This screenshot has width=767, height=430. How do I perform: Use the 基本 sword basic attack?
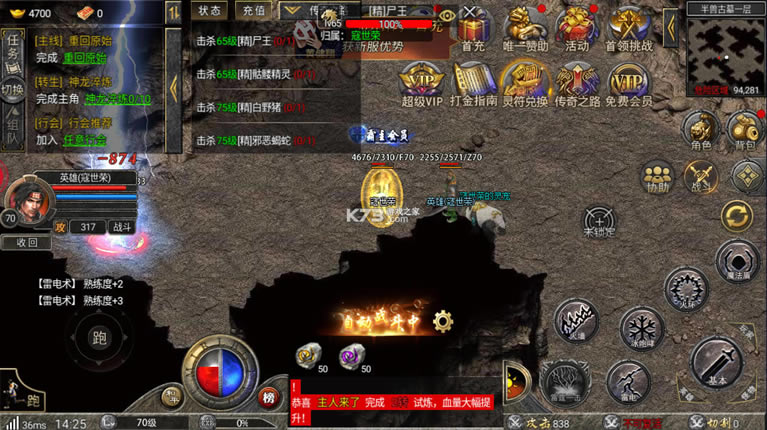pos(716,362)
